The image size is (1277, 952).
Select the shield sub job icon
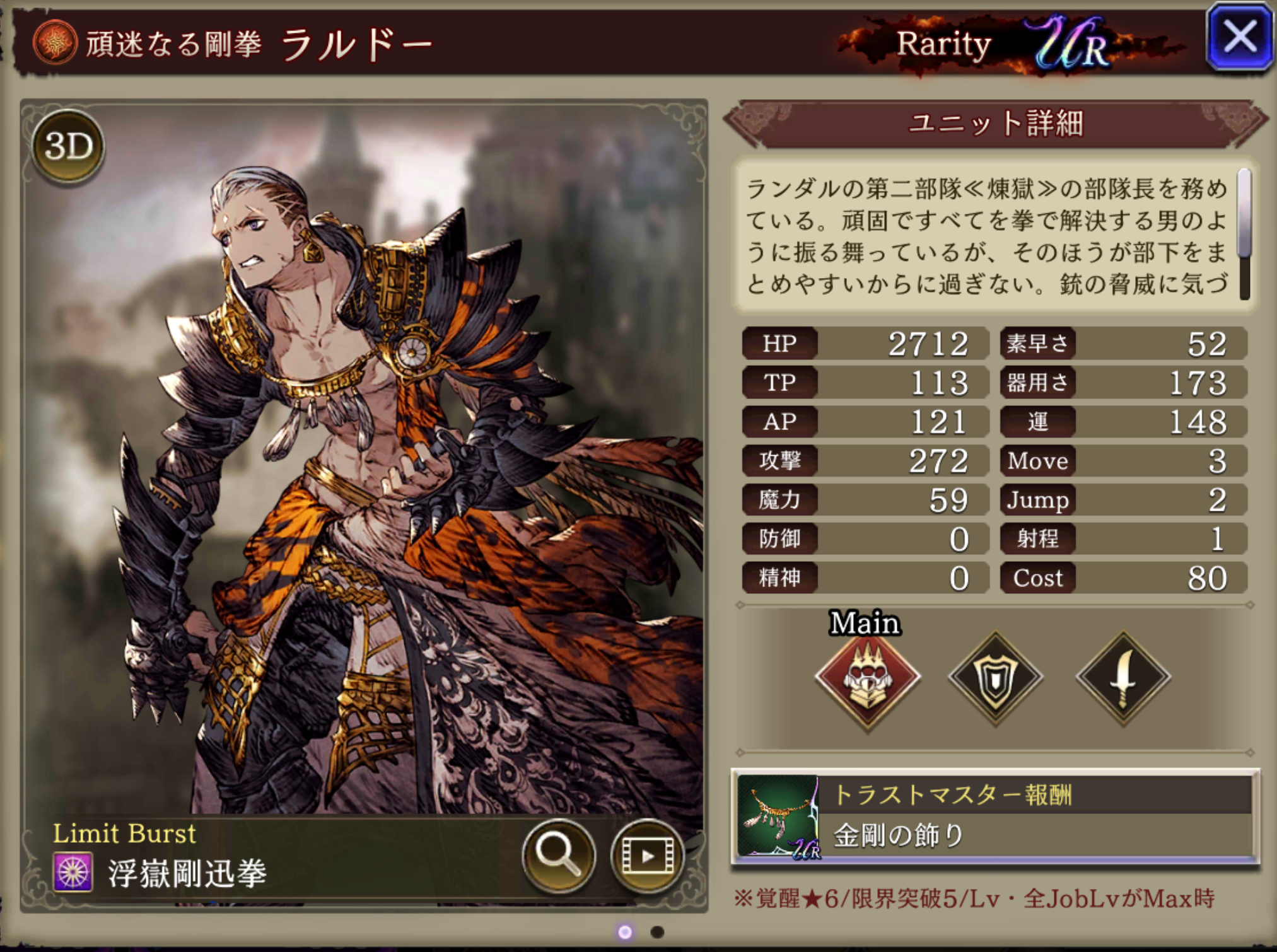point(996,678)
